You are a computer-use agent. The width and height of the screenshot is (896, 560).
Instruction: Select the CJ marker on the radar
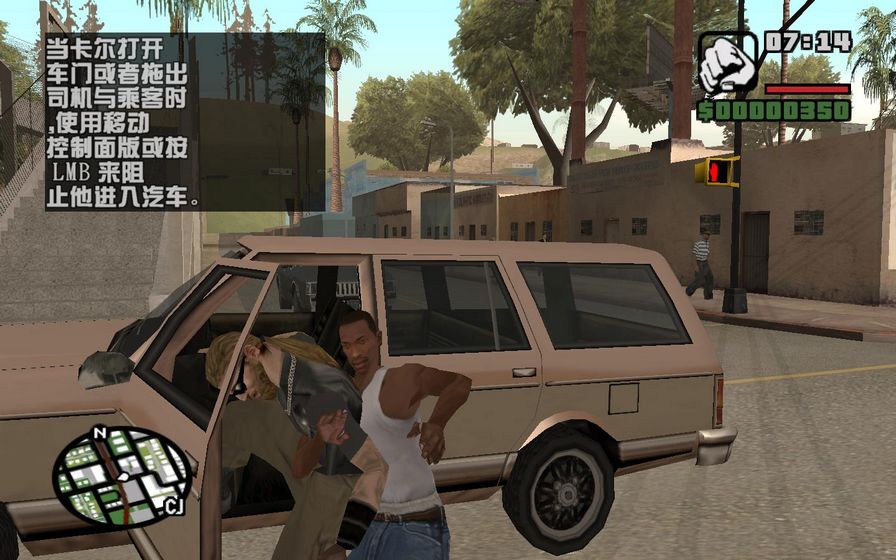coord(174,507)
